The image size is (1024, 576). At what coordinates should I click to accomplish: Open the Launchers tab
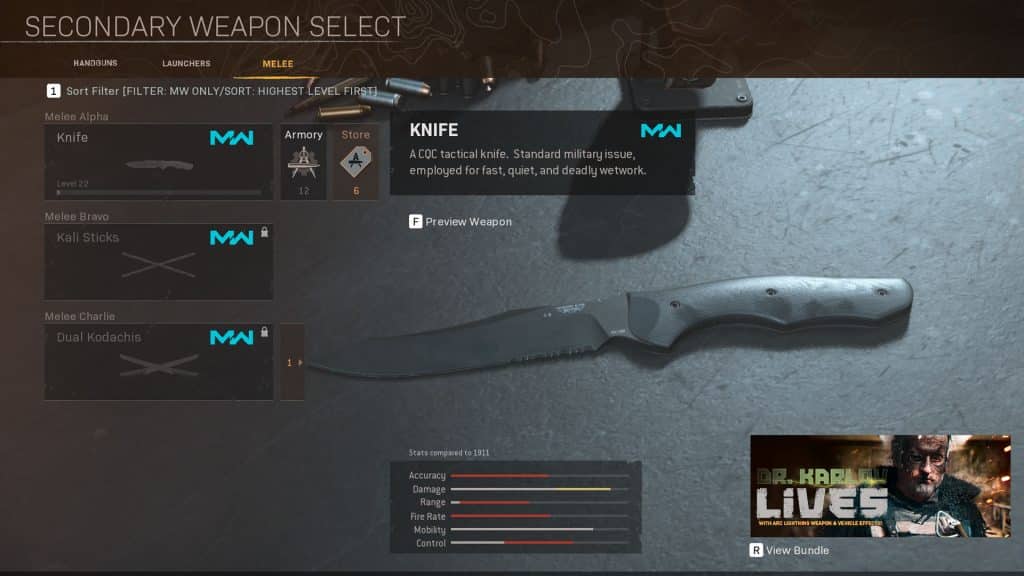click(186, 63)
